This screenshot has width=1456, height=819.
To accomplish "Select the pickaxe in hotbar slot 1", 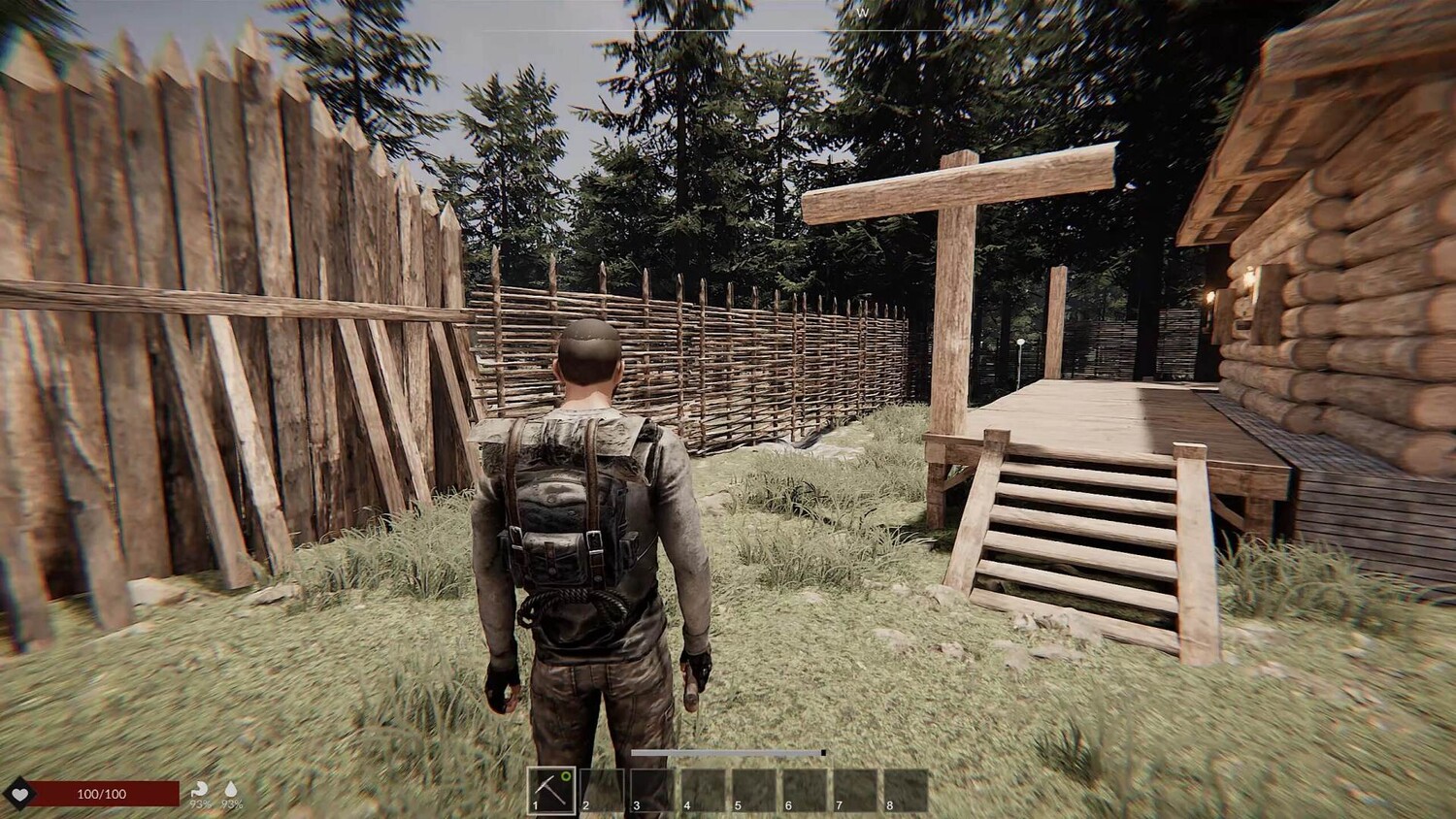I will click(x=551, y=790).
